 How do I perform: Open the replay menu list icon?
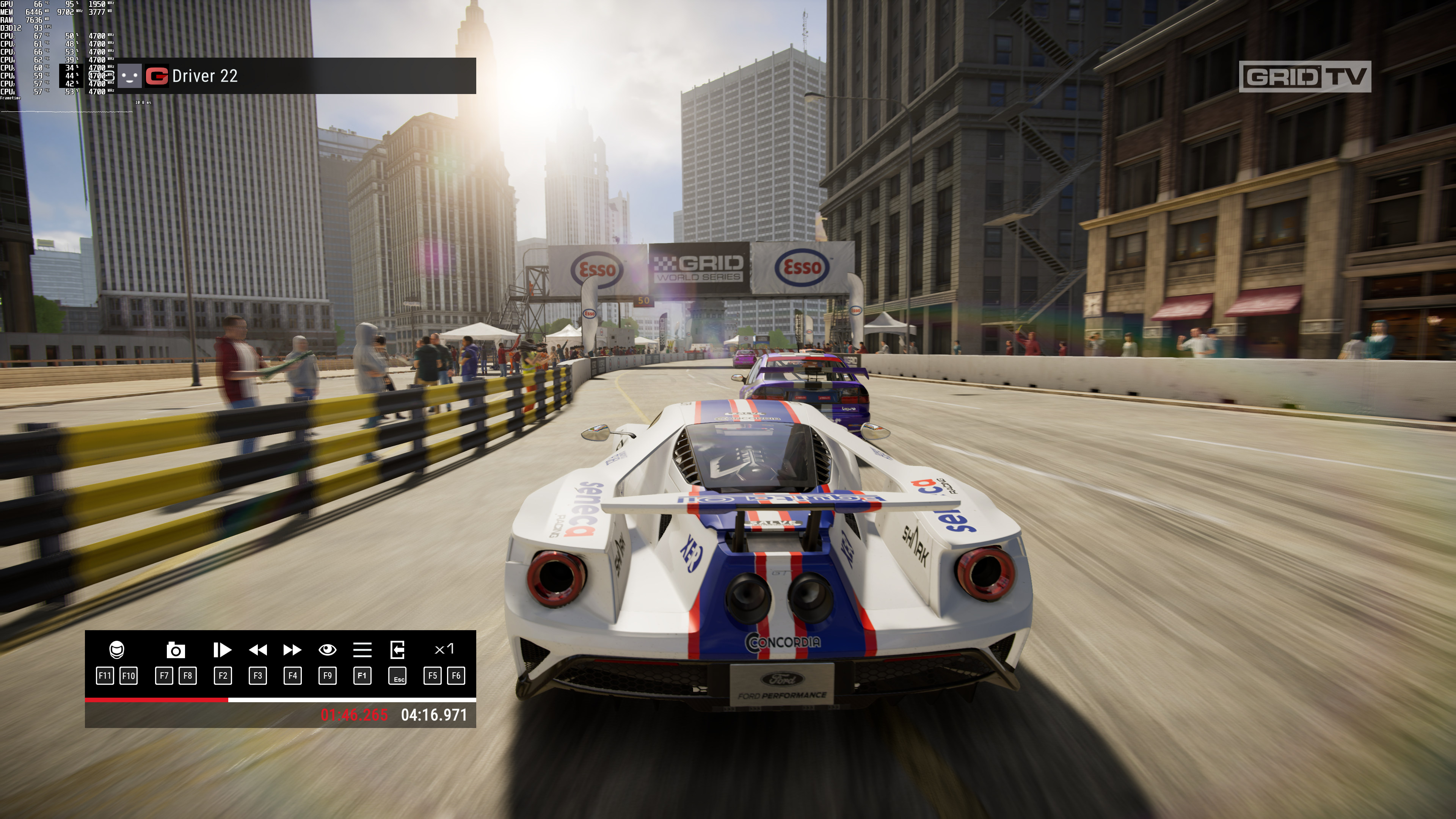(x=362, y=650)
